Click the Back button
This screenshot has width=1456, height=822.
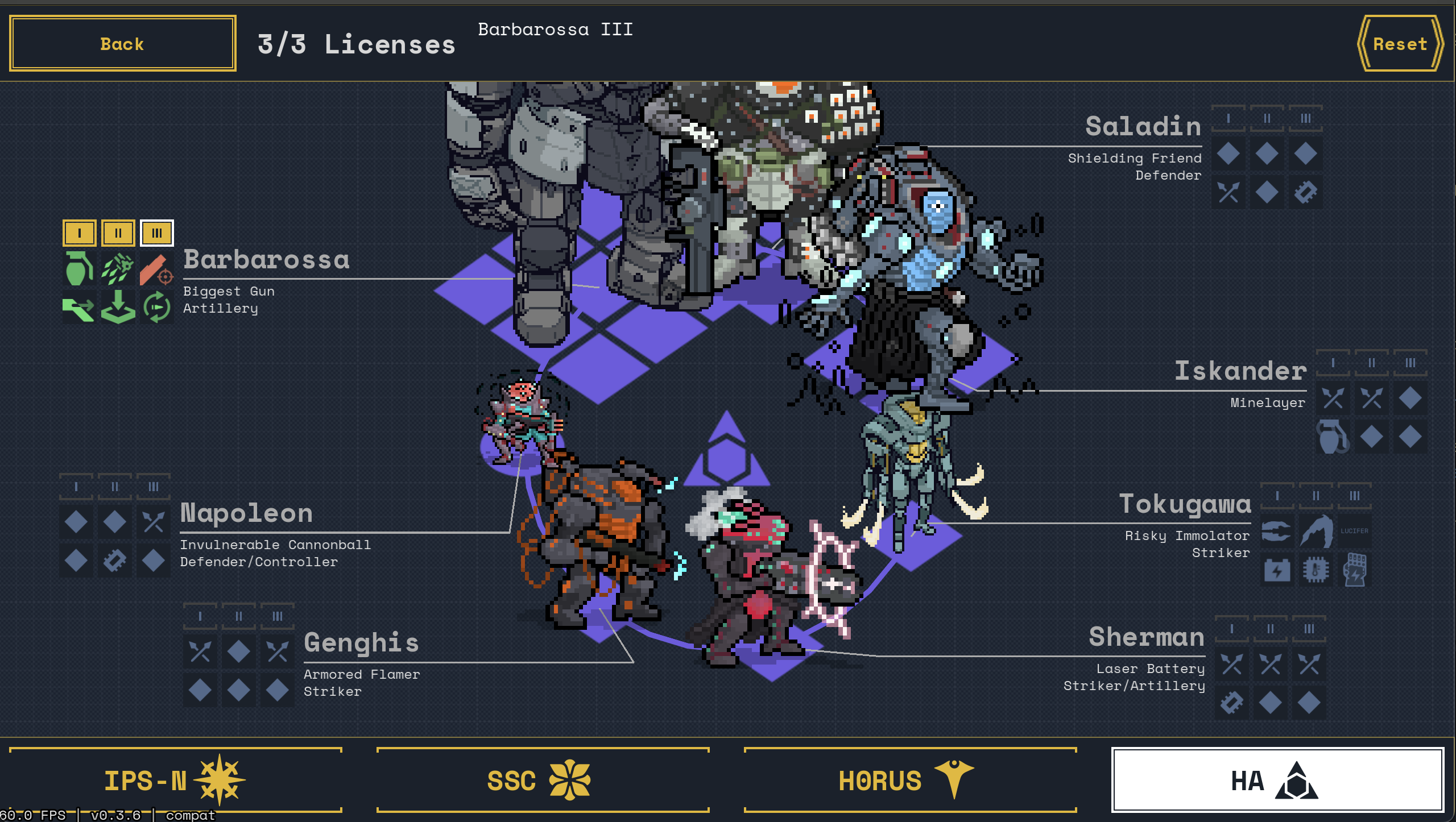click(121, 43)
